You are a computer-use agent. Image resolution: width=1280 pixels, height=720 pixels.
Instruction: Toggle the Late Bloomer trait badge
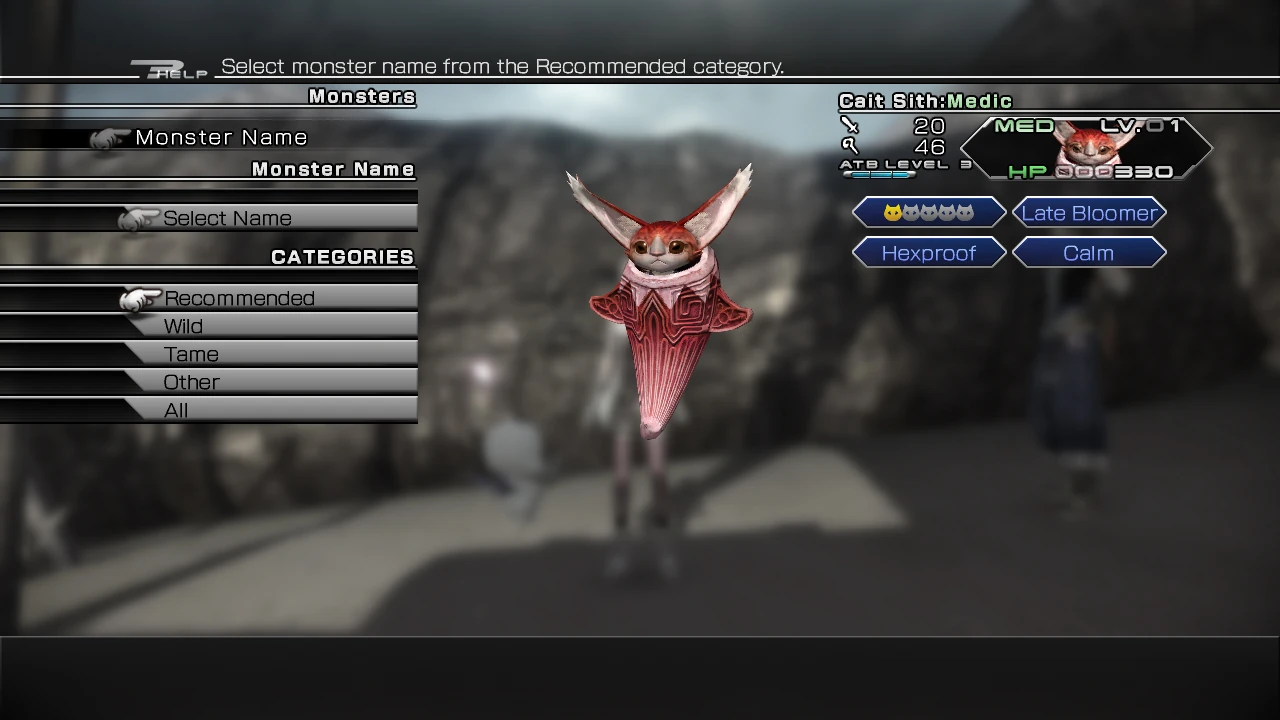coord(1089,212)
